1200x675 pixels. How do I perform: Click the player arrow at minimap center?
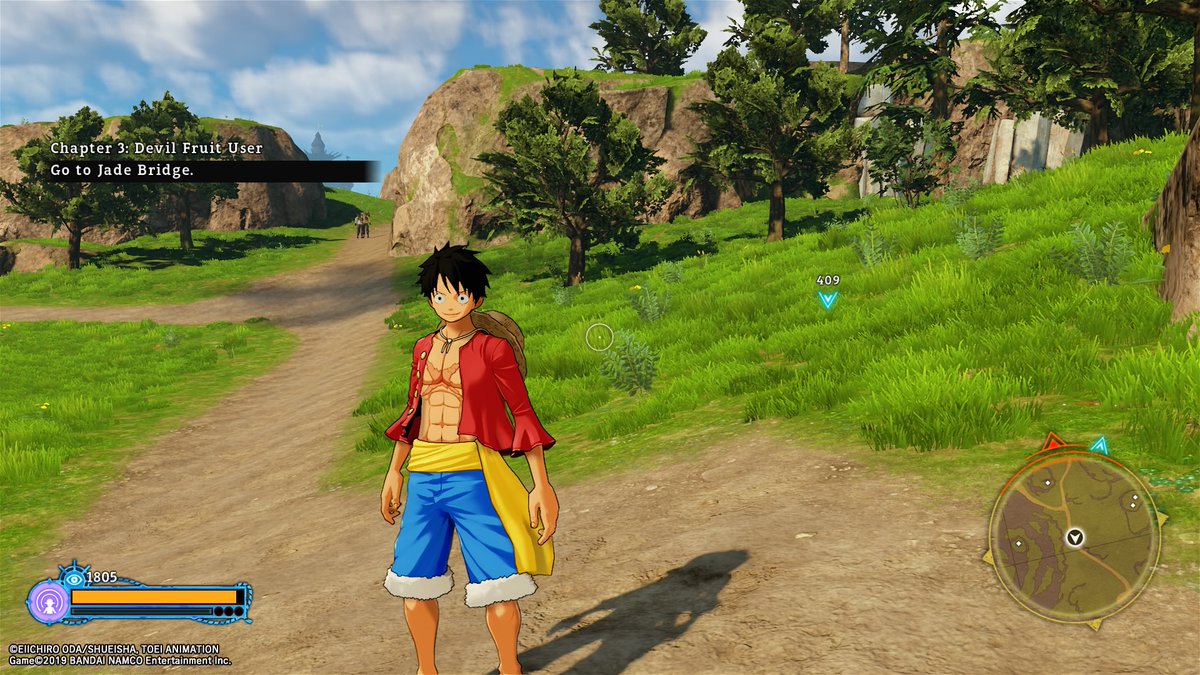point(1075,538)
